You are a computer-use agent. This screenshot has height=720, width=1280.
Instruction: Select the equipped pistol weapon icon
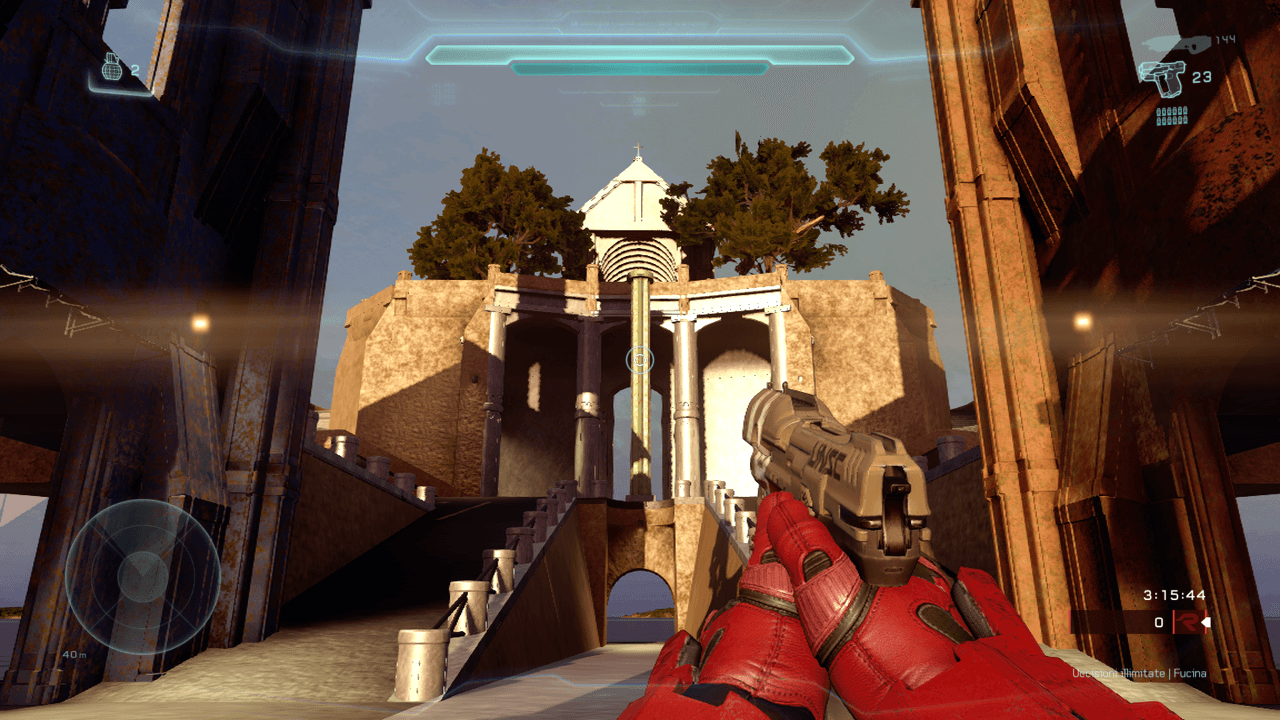1162,76
